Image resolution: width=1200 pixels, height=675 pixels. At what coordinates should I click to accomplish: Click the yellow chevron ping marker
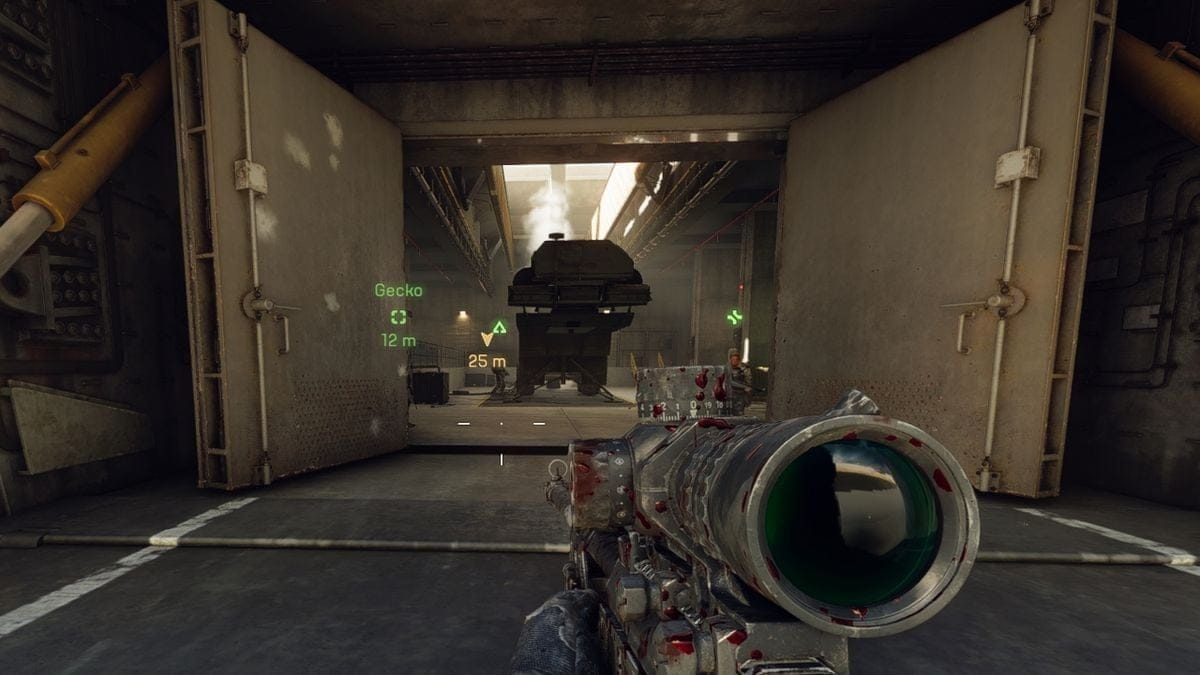pyautogui.click(x=487, y=339)
